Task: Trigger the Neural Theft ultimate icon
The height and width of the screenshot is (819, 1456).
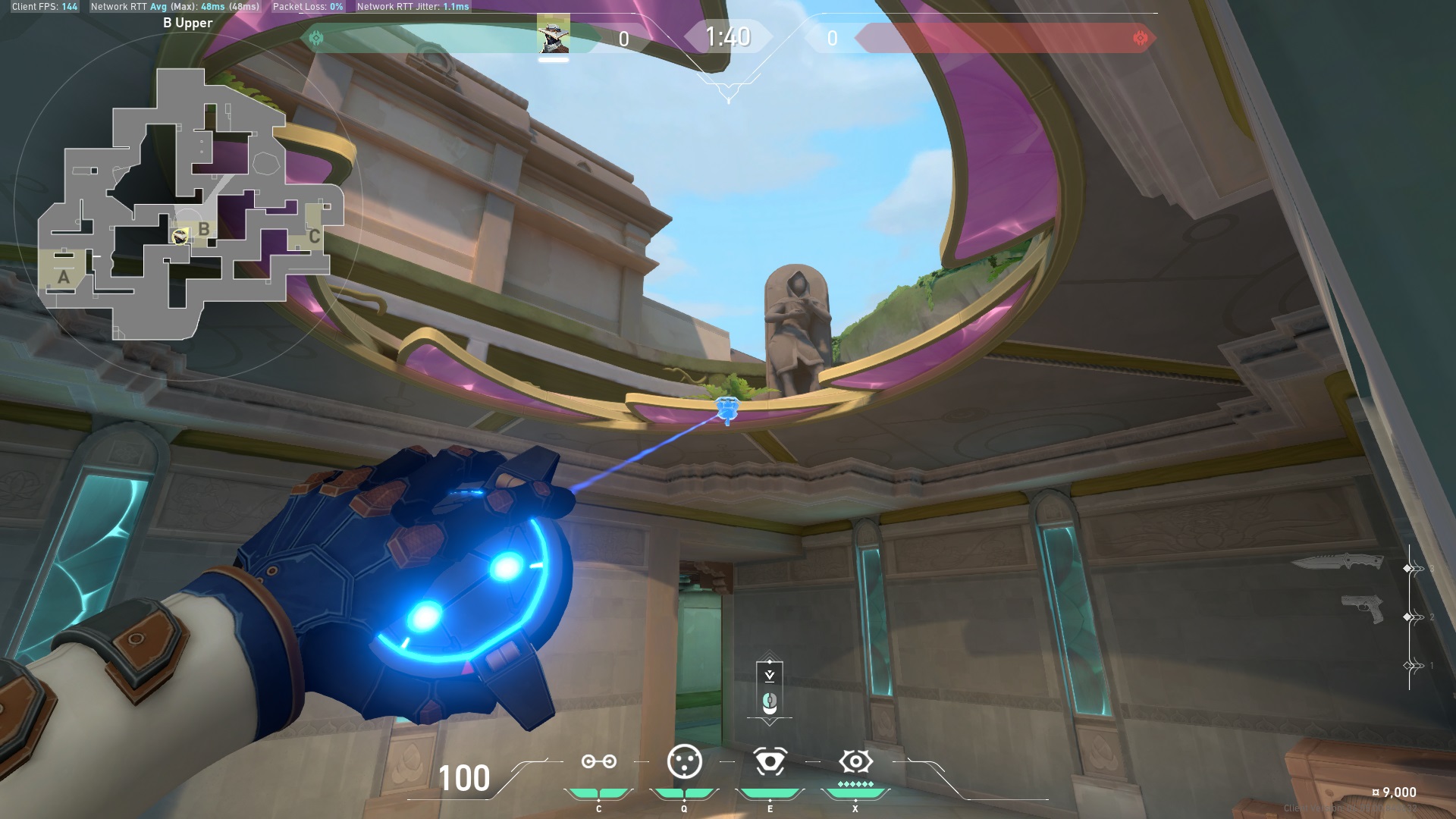Action: pos(855,761)
